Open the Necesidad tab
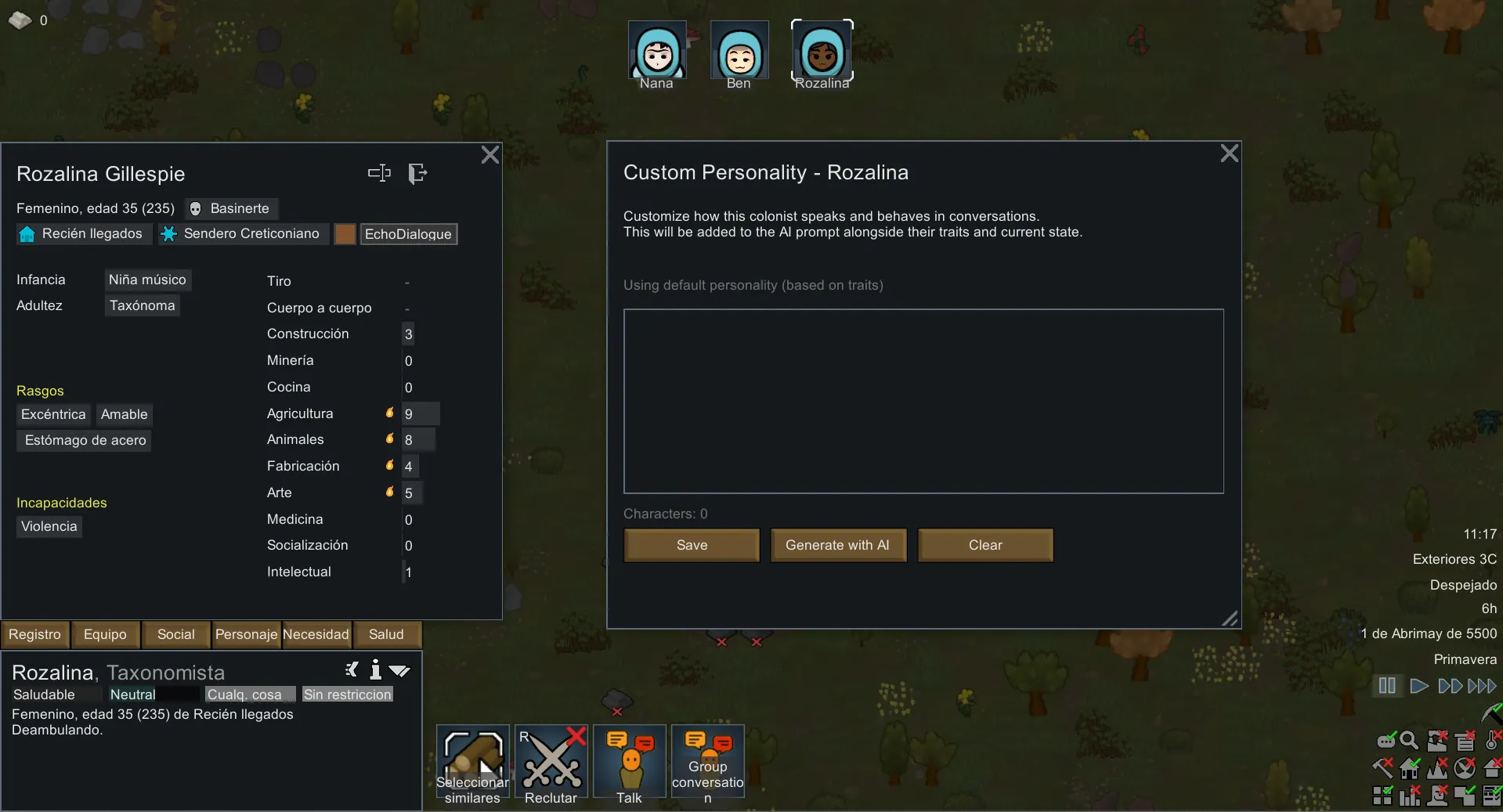This screenshot has height=812, width=1503. click(x=316, y=634)
